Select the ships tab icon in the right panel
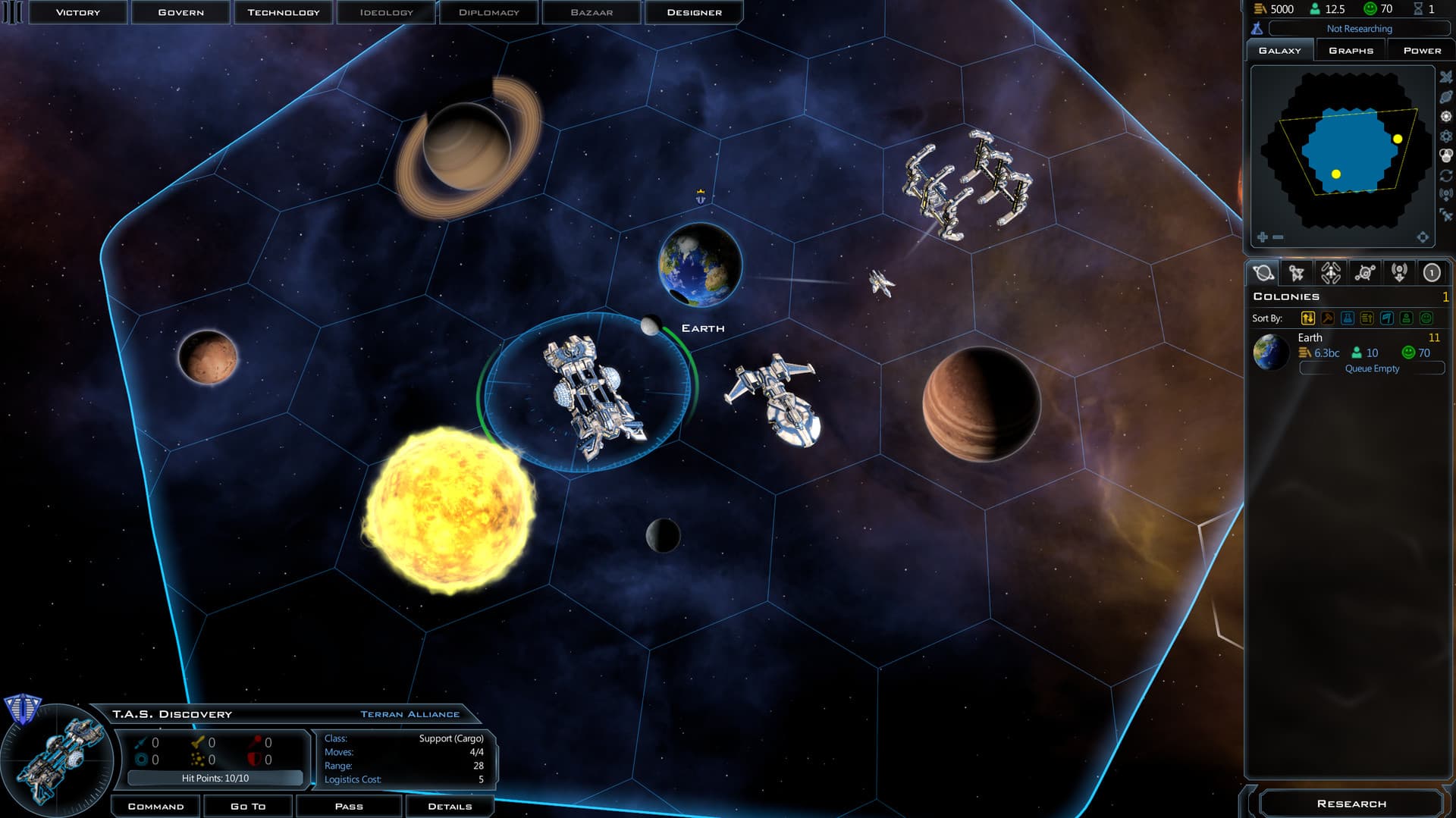The height and width of the screenshot is (818, 1456). pos(1298,272)
